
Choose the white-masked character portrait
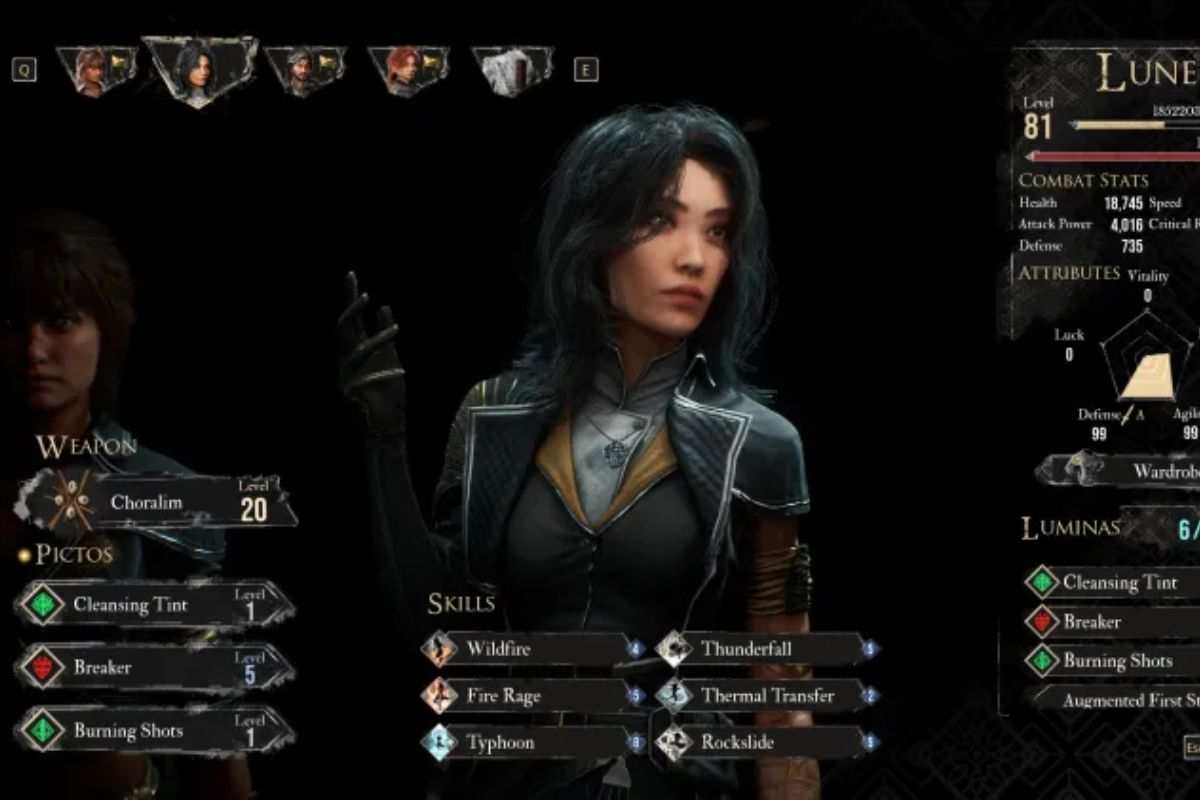tap(511, 70)
